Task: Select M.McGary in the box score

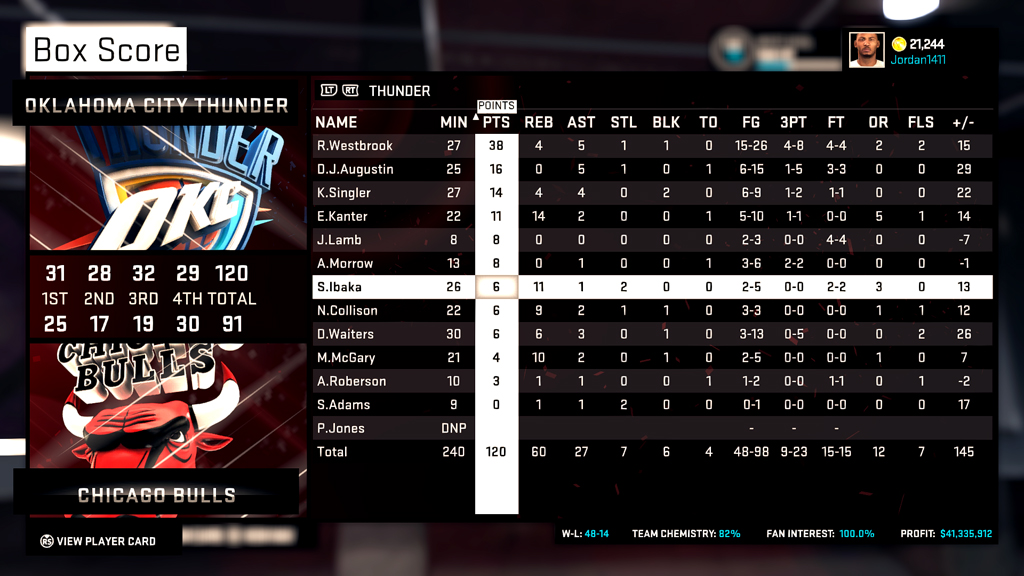Action: pos(346,358)
